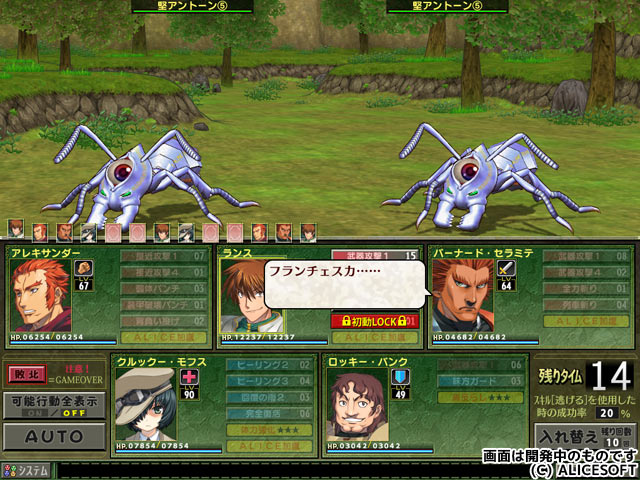The height and width of the screenshot is (480, 640).
Task: Click the 入れ替え swap button
Action: tap(567, 437)
